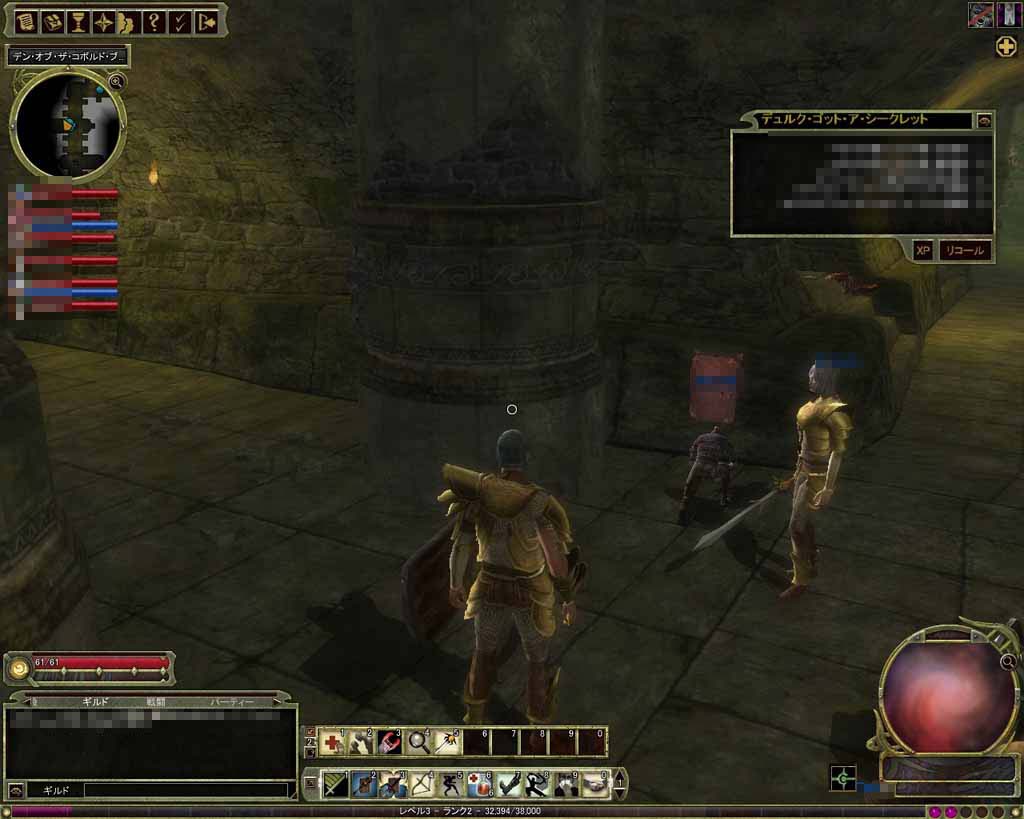Open the scroll icon in the top menu bar
This screenshot has height=819, width=1024.
pos(25,20)
